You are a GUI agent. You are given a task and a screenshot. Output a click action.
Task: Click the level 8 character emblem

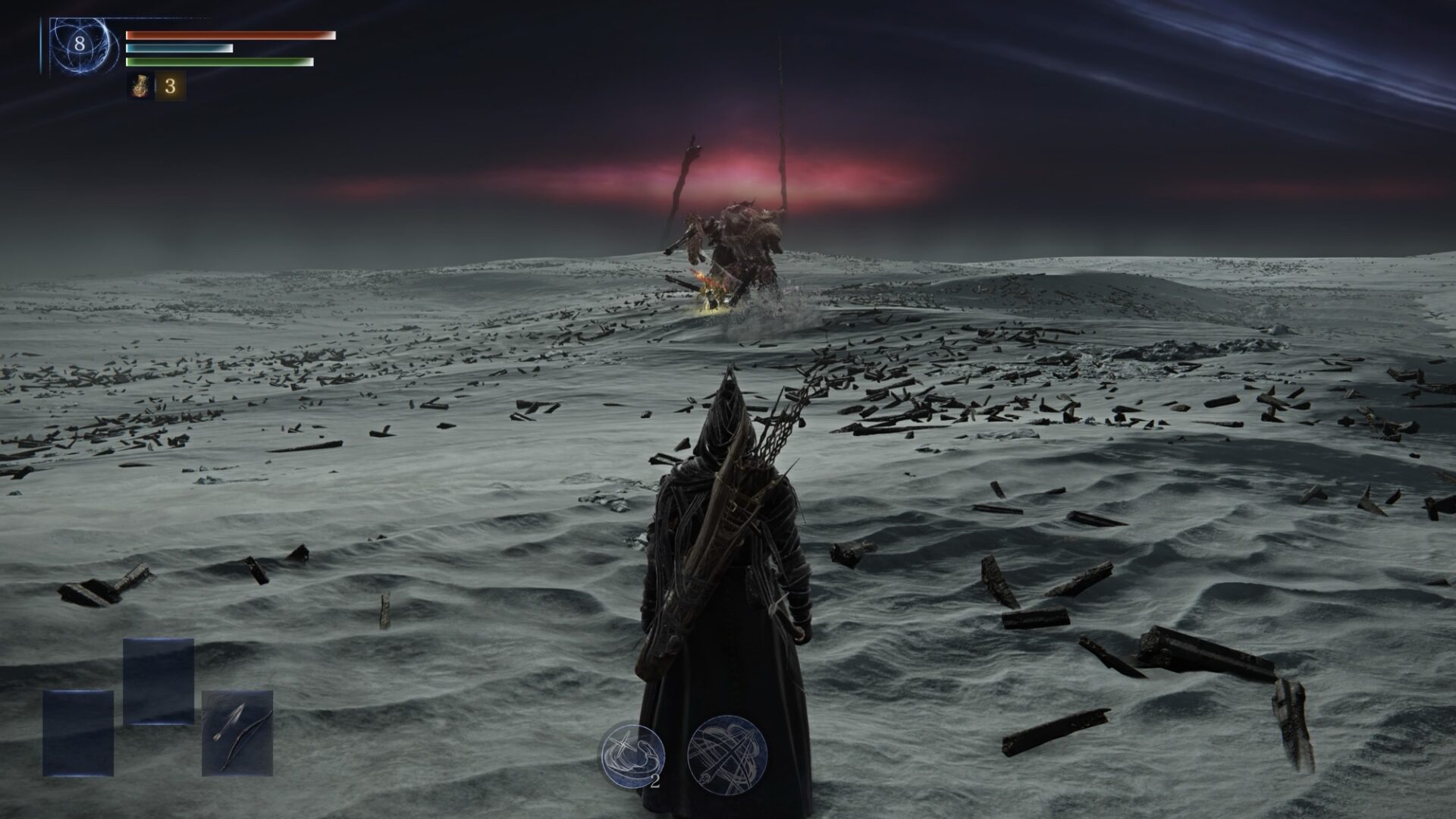click(79, 44)
